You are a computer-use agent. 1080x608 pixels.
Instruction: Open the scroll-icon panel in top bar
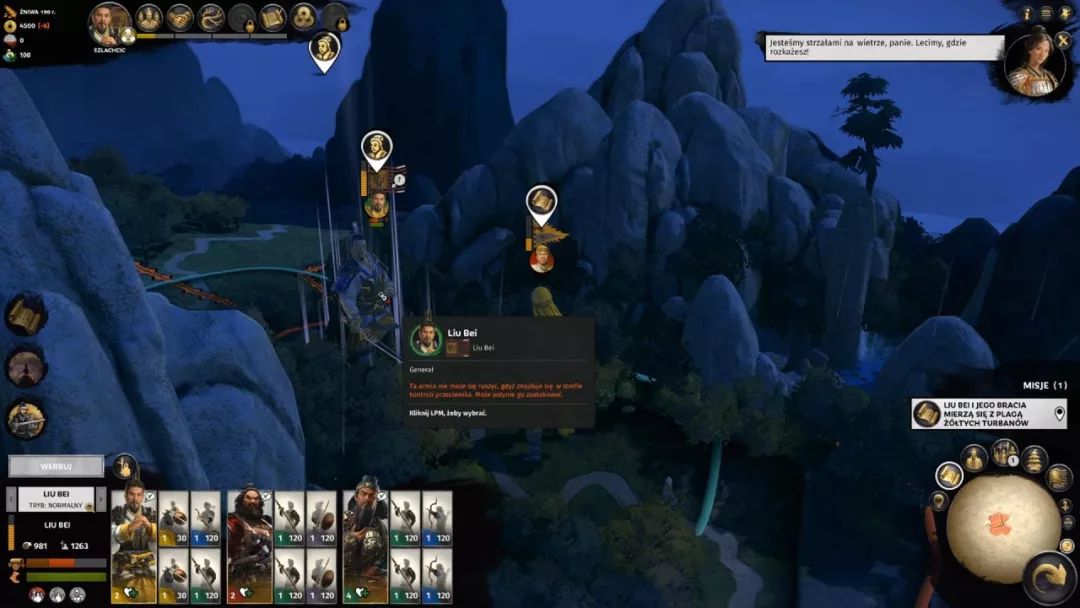(272, 17)
